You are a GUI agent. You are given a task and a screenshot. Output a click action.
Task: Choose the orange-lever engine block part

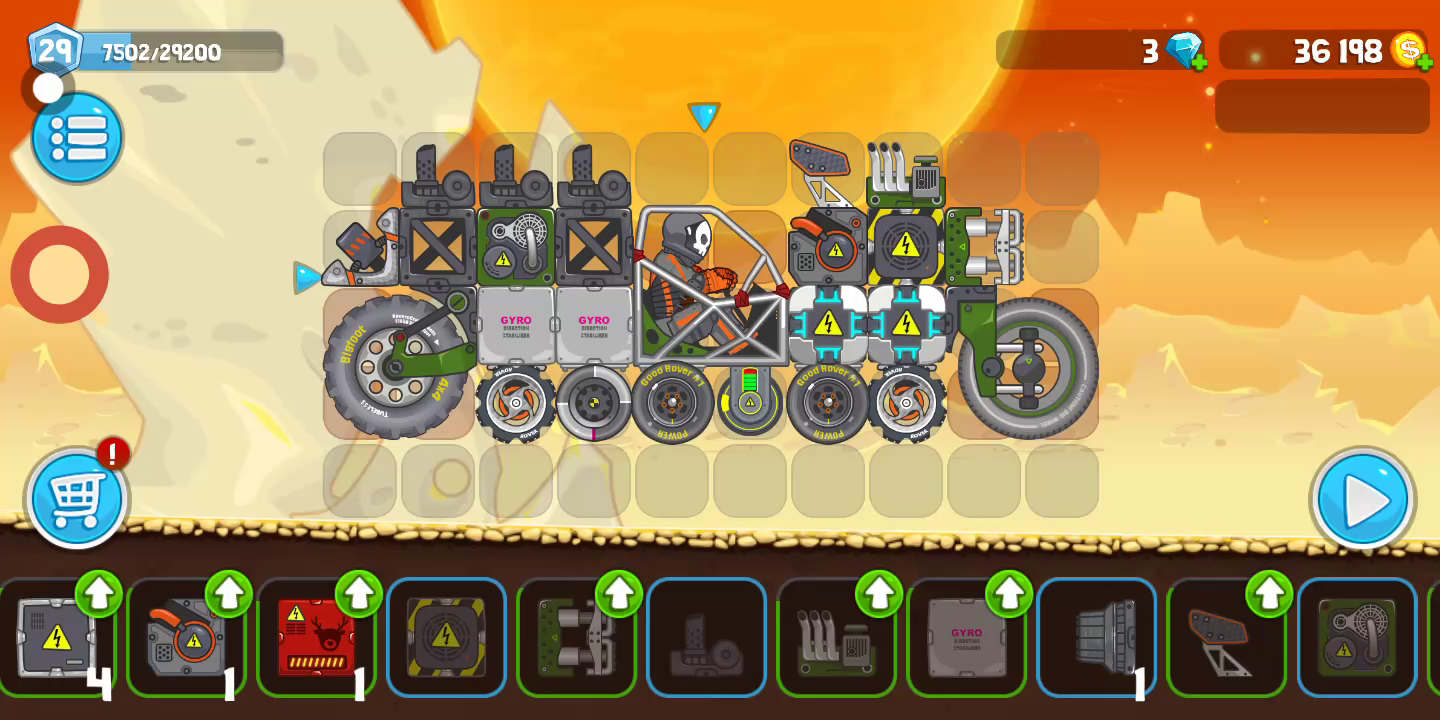click(x=186, y=637)
